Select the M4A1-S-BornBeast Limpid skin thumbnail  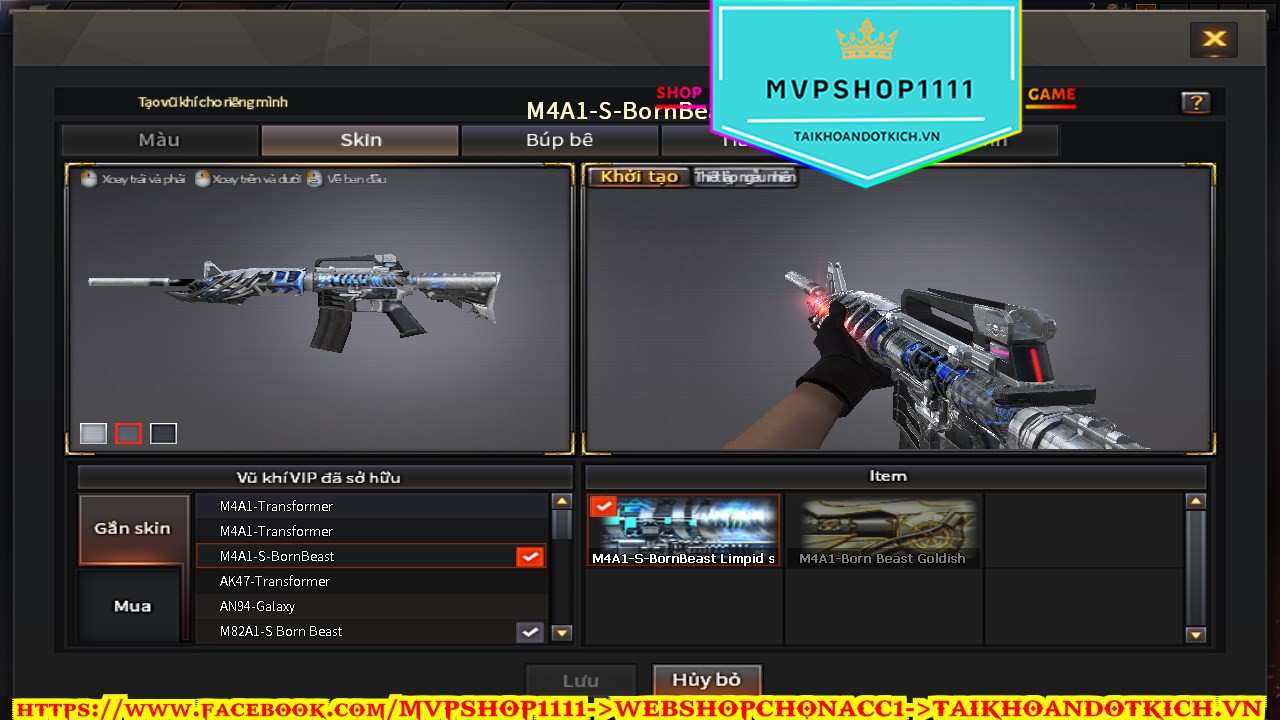[x=684, y=530]
